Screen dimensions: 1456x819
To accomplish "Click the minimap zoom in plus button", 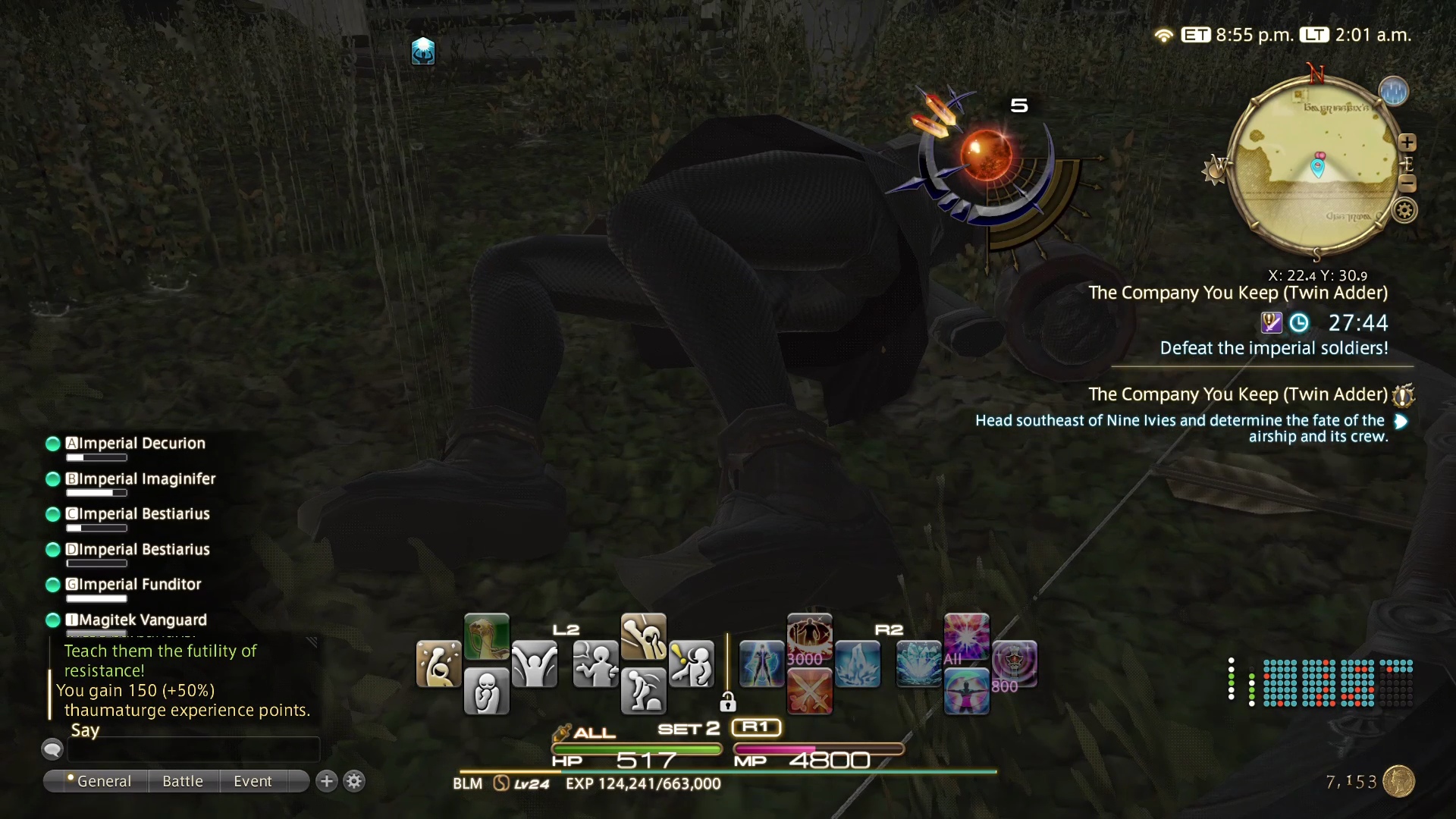I will (1409, 143).
